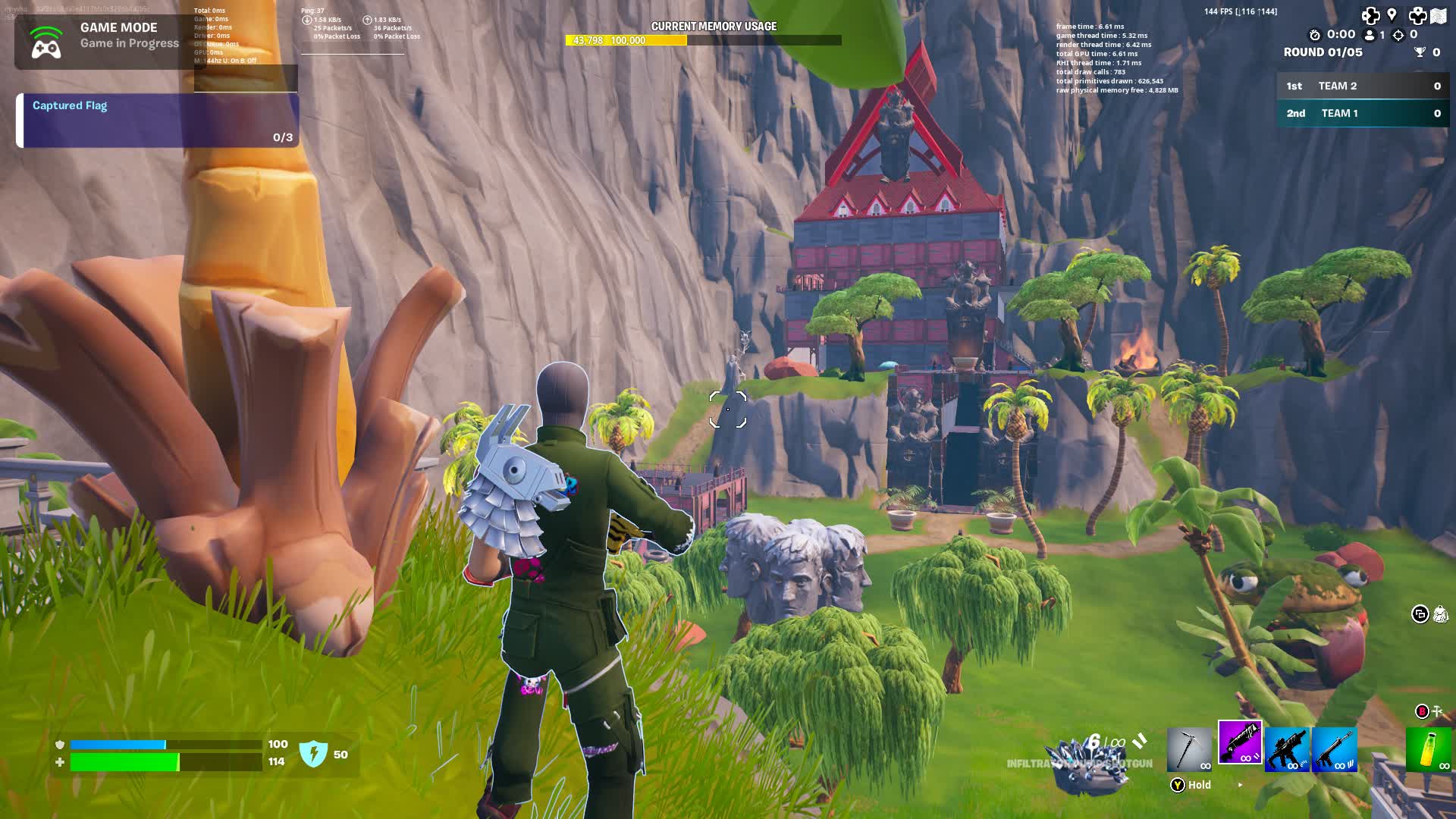Click the place marker pin icon
1456x819 pixels.
coord(1392,14)
